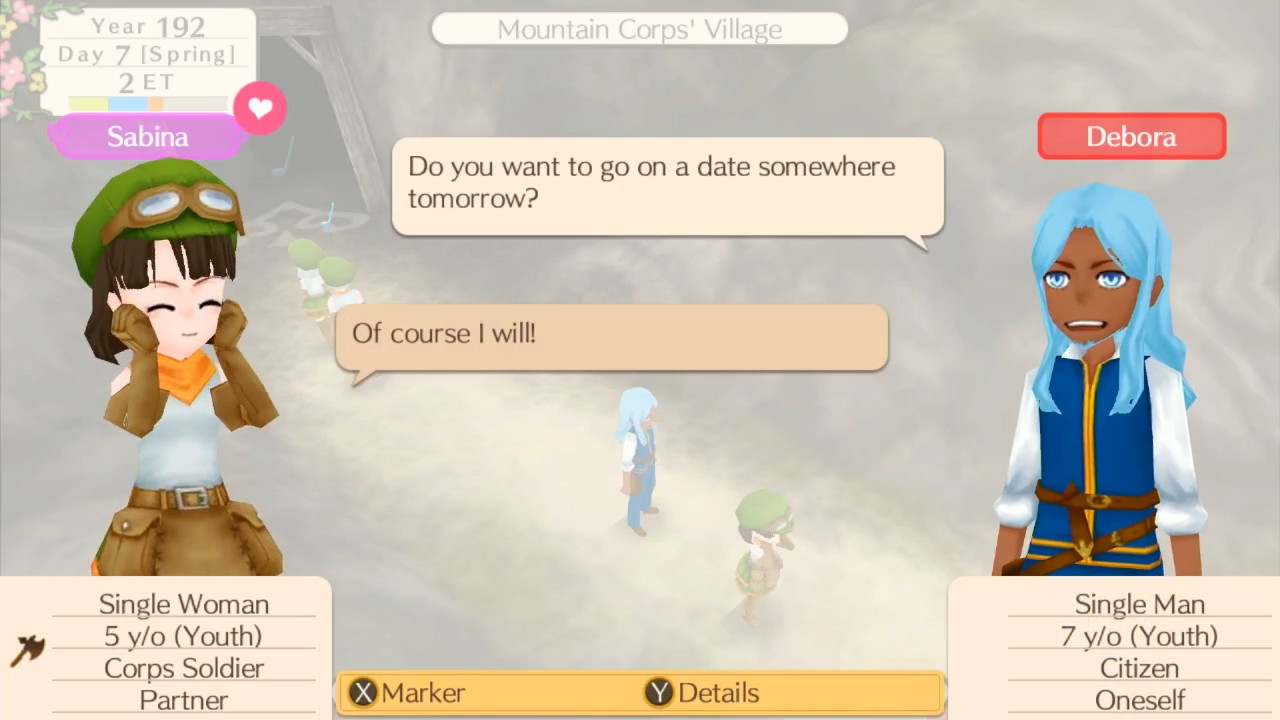
Task: Enable the Corps Soldier role label
Action: click(183, 668)
